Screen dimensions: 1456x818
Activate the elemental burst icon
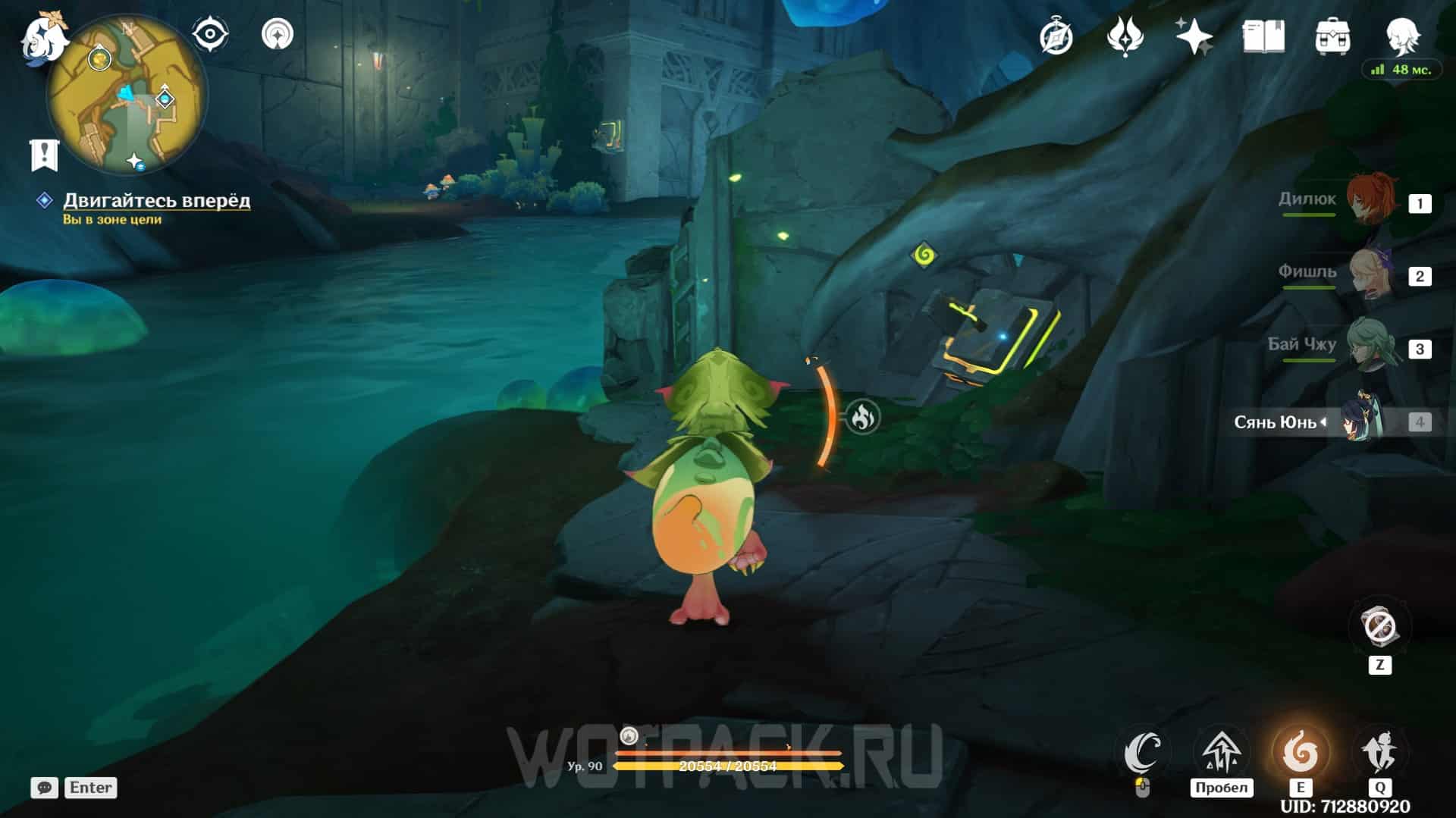pyautogui.click(x=1379, y=751)
